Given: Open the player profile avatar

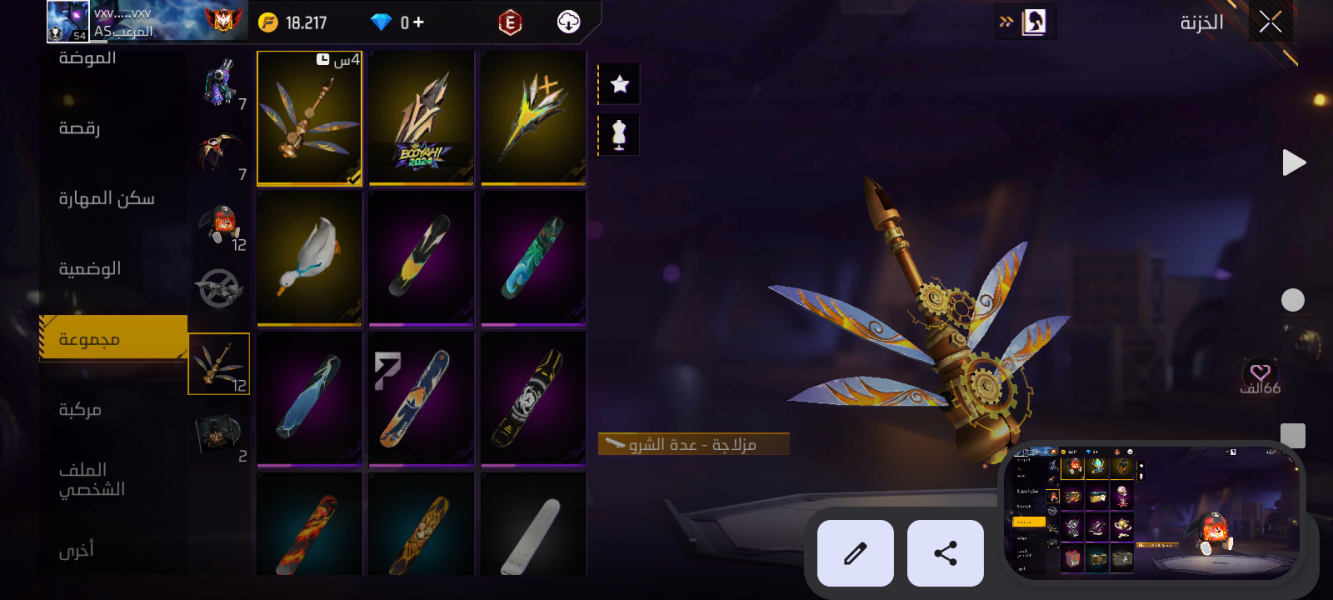Looking at the screenshot, I should pos(69,21).
